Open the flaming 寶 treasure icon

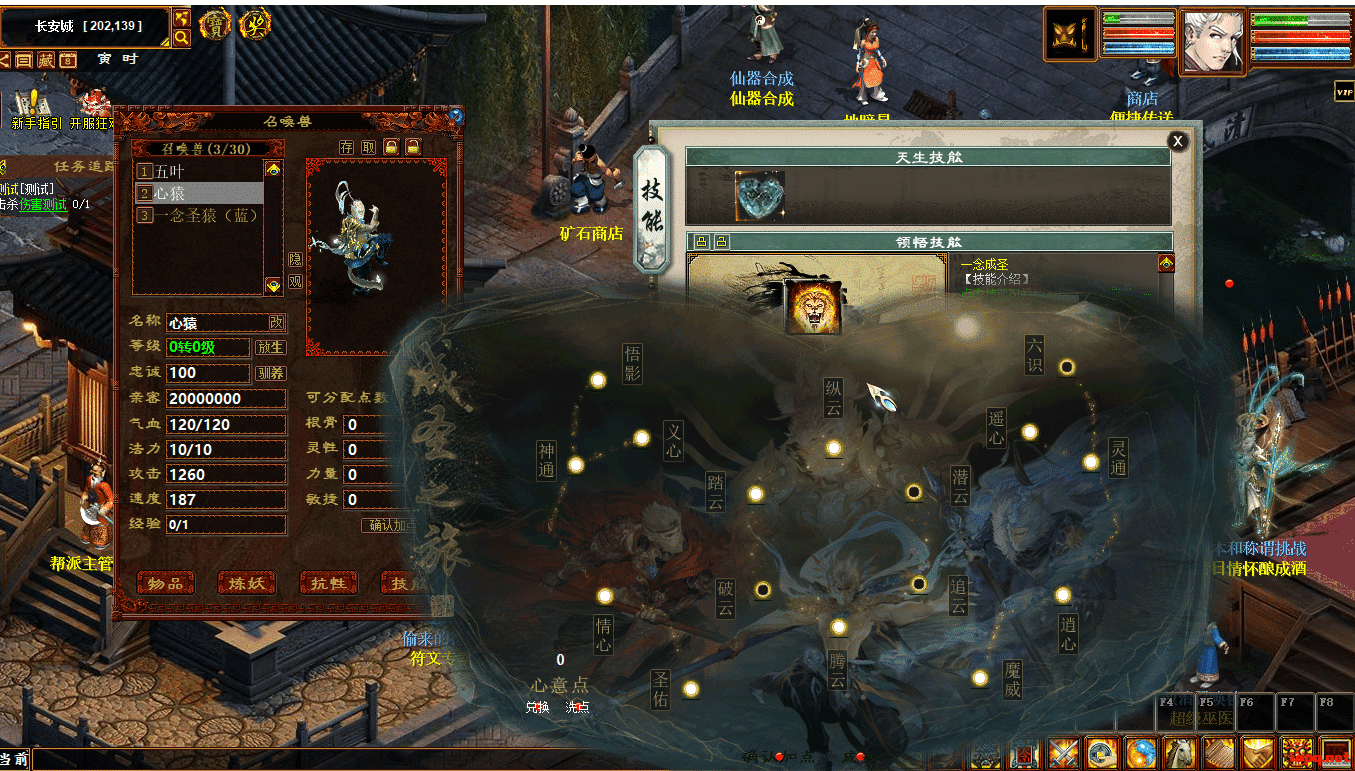point(215,25)
